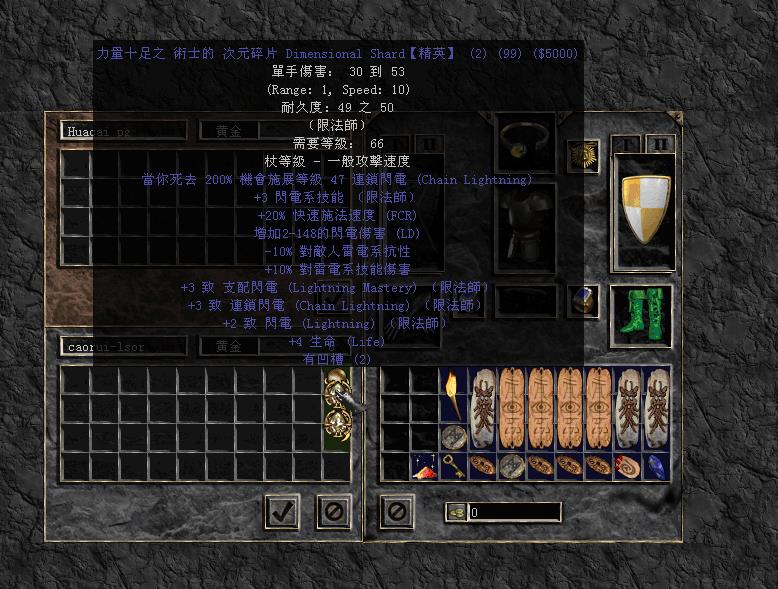778x589 pixels.
Task: Choose the red-banded small charm
Action: pos(627,466)
